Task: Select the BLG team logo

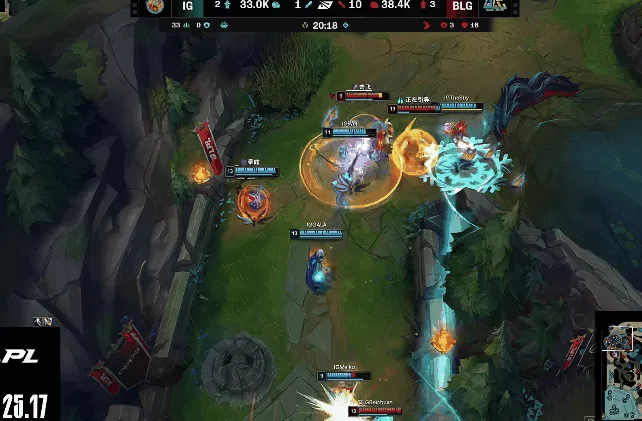Action: (493, 7)
